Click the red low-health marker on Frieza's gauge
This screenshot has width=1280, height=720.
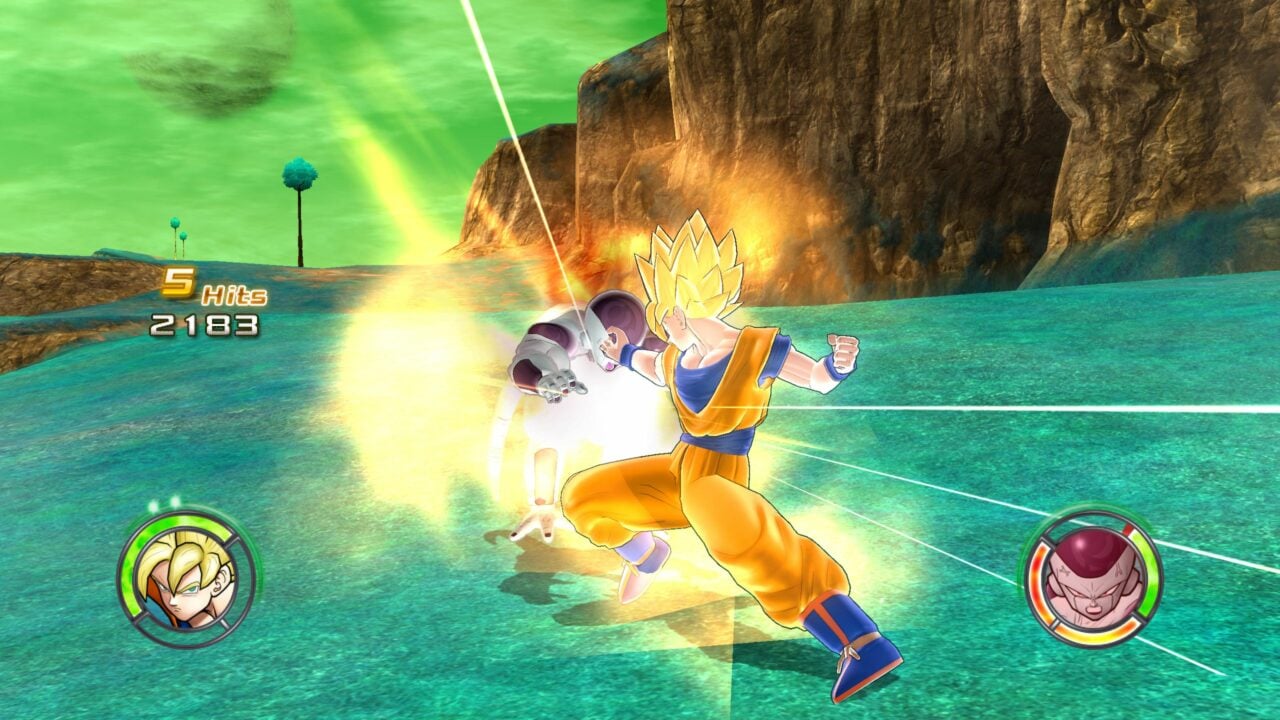[1126, 529]
